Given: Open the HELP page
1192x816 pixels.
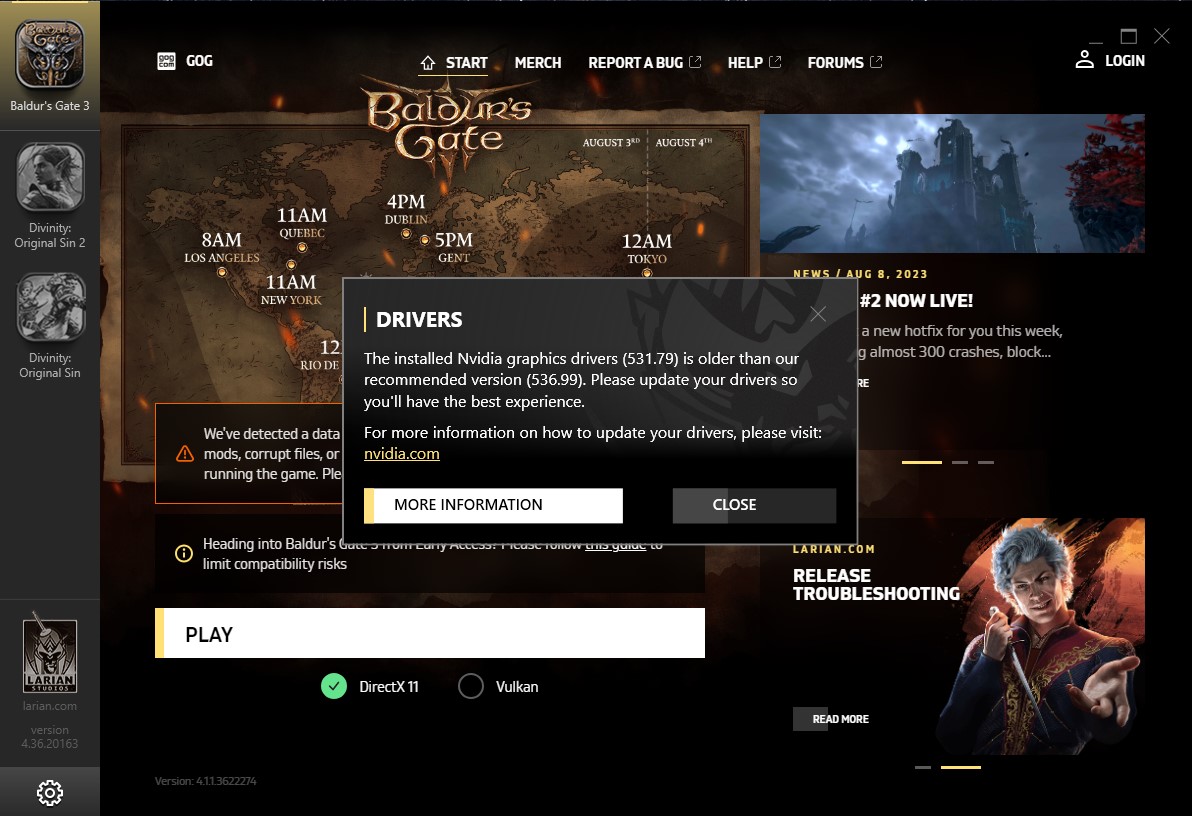Looking at the screenshot, I should tap(754, 62).
